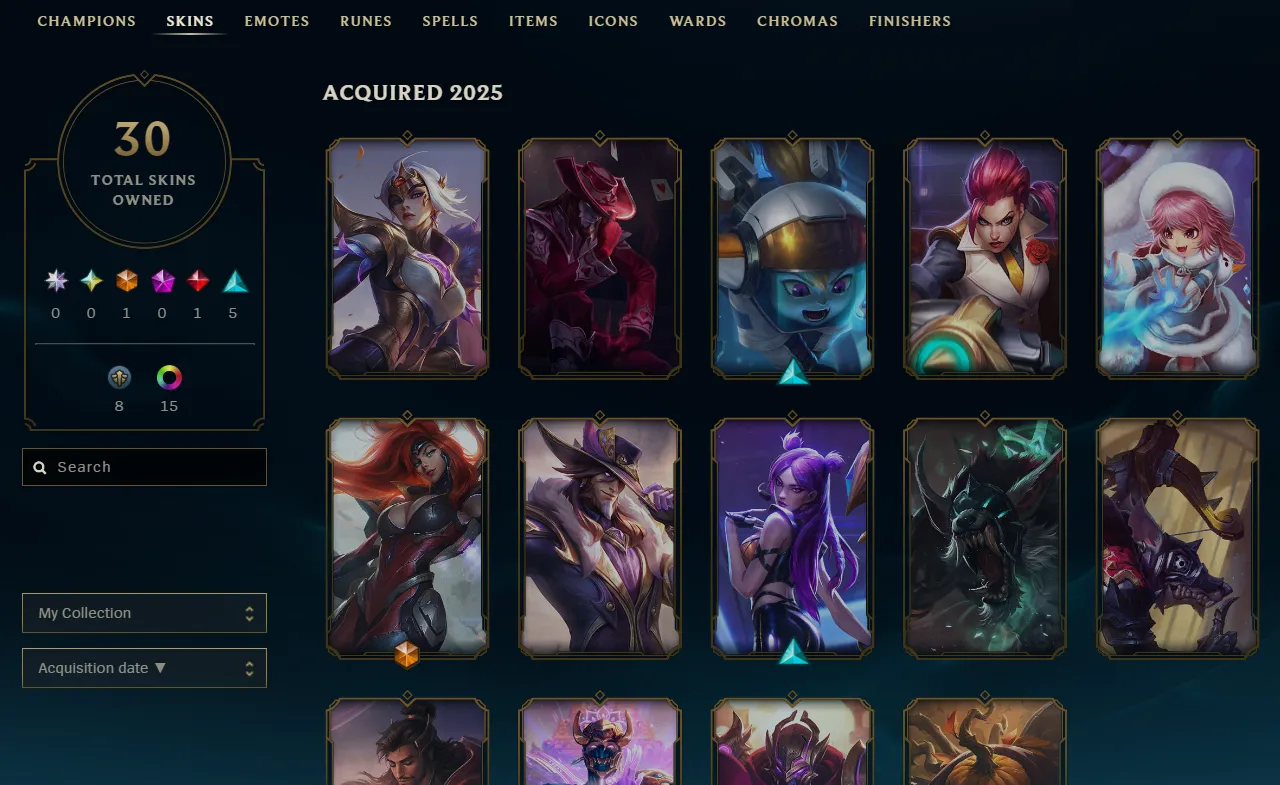The image size is (1280, 785).
Task: Open the Emotes tab
Action: click(x=276, y=21)
